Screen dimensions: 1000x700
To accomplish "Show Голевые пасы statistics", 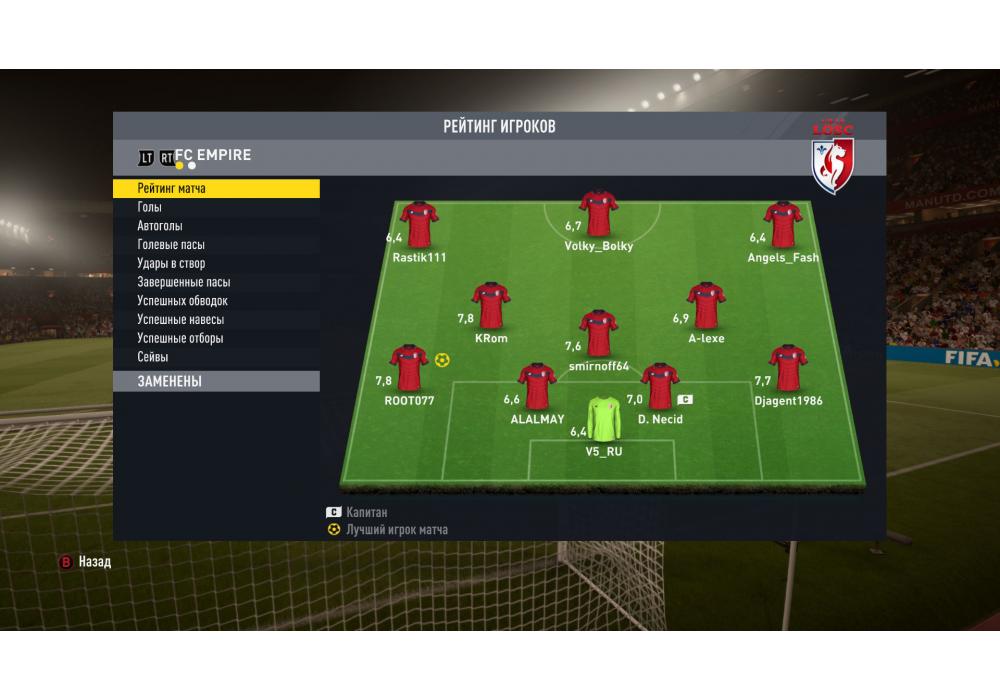I will [171, 245].
